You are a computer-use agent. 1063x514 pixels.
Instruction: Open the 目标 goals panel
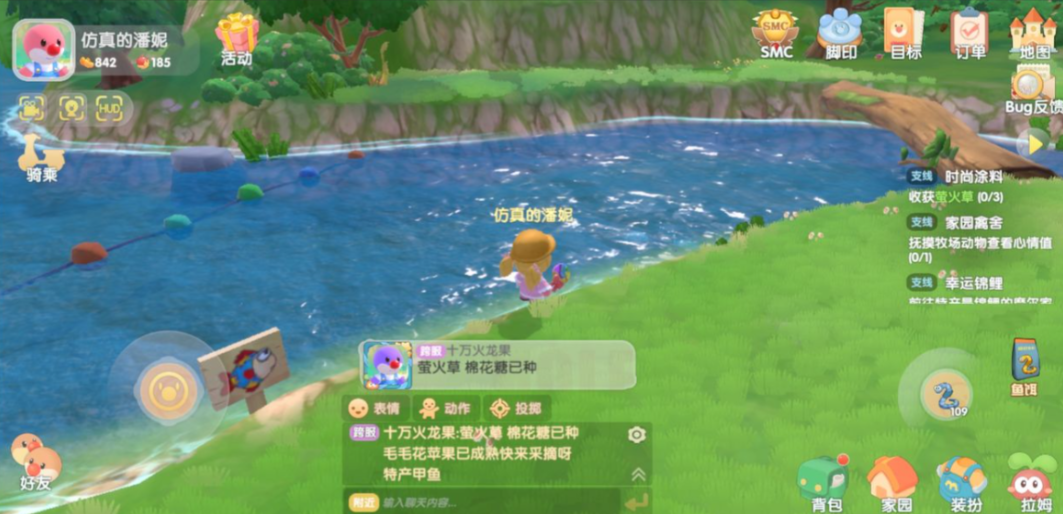904,32
